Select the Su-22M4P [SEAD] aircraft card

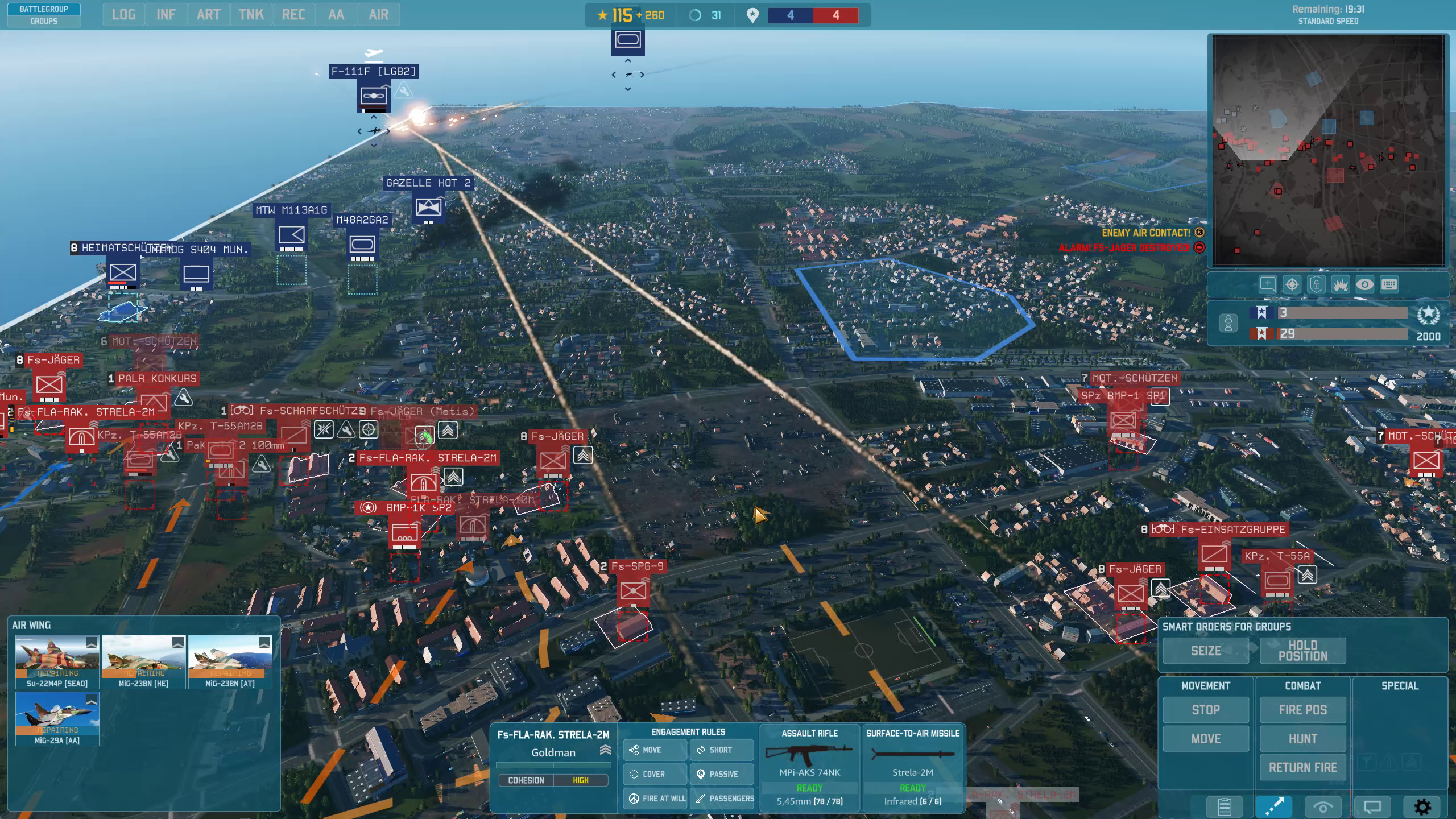(57, 661)
